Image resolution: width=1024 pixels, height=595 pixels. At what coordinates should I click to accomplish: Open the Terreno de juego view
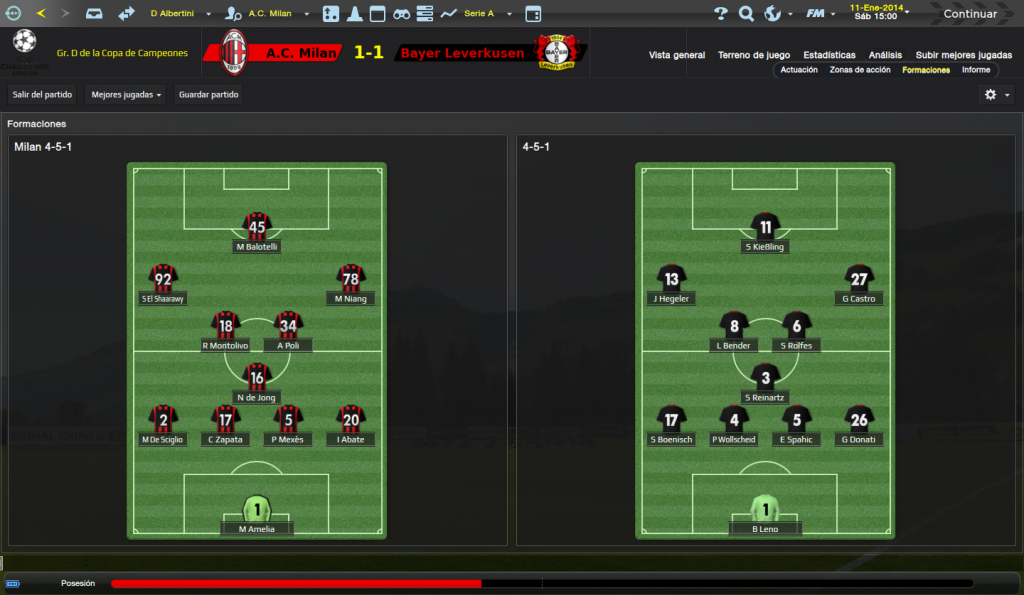(755, 55)
